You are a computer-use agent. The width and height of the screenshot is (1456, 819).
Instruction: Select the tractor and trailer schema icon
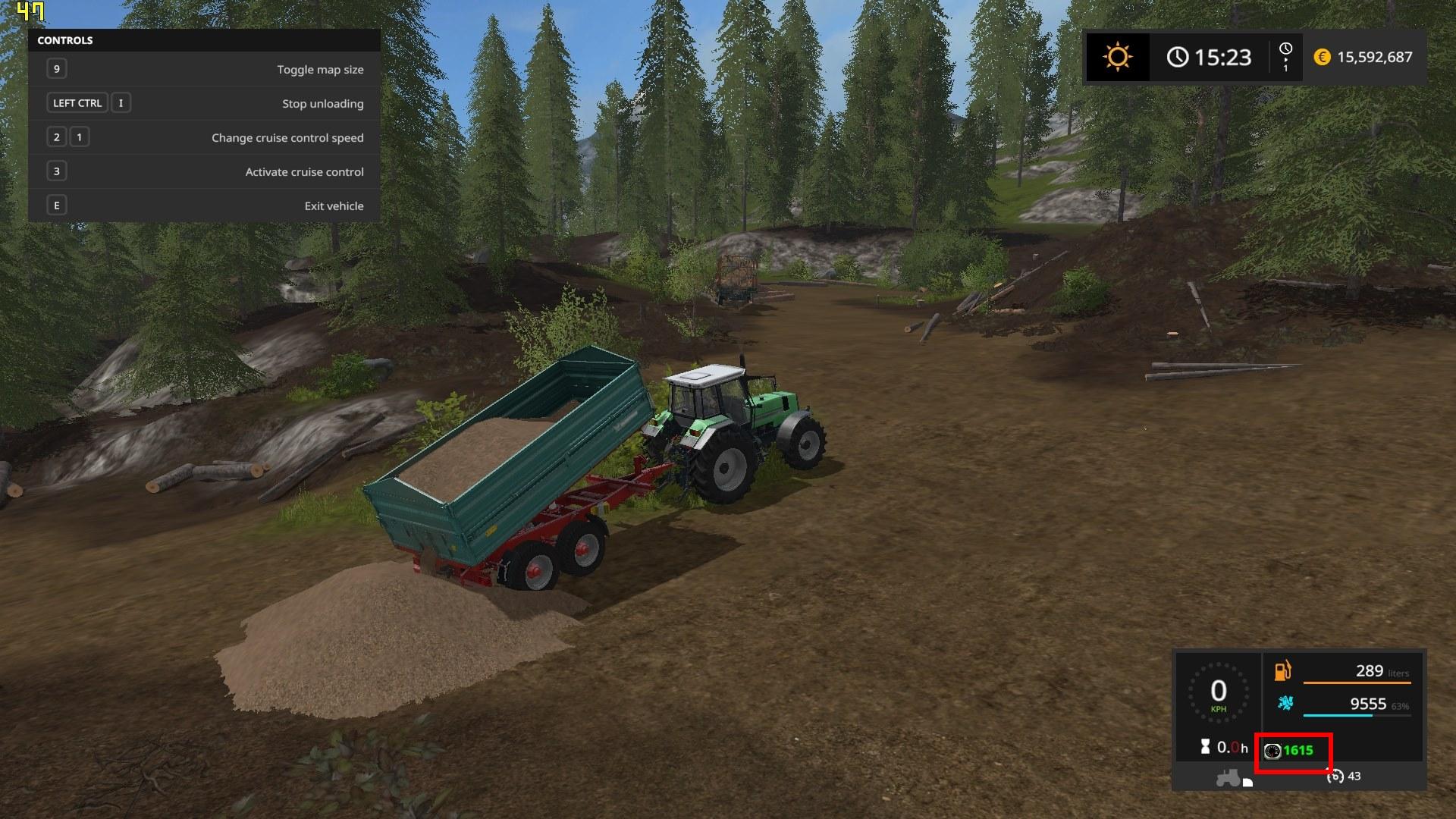(x=1233, y=778)
